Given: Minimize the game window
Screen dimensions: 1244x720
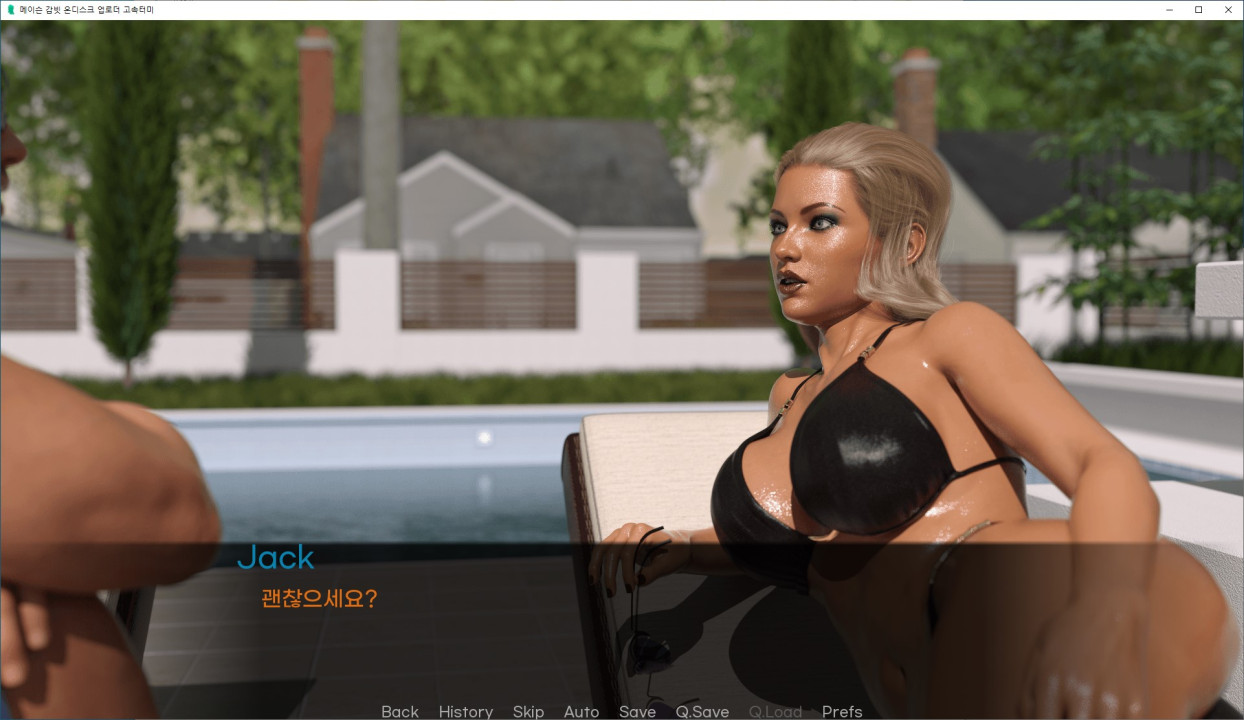Looking at the screenshot, I should (1170, 9).
